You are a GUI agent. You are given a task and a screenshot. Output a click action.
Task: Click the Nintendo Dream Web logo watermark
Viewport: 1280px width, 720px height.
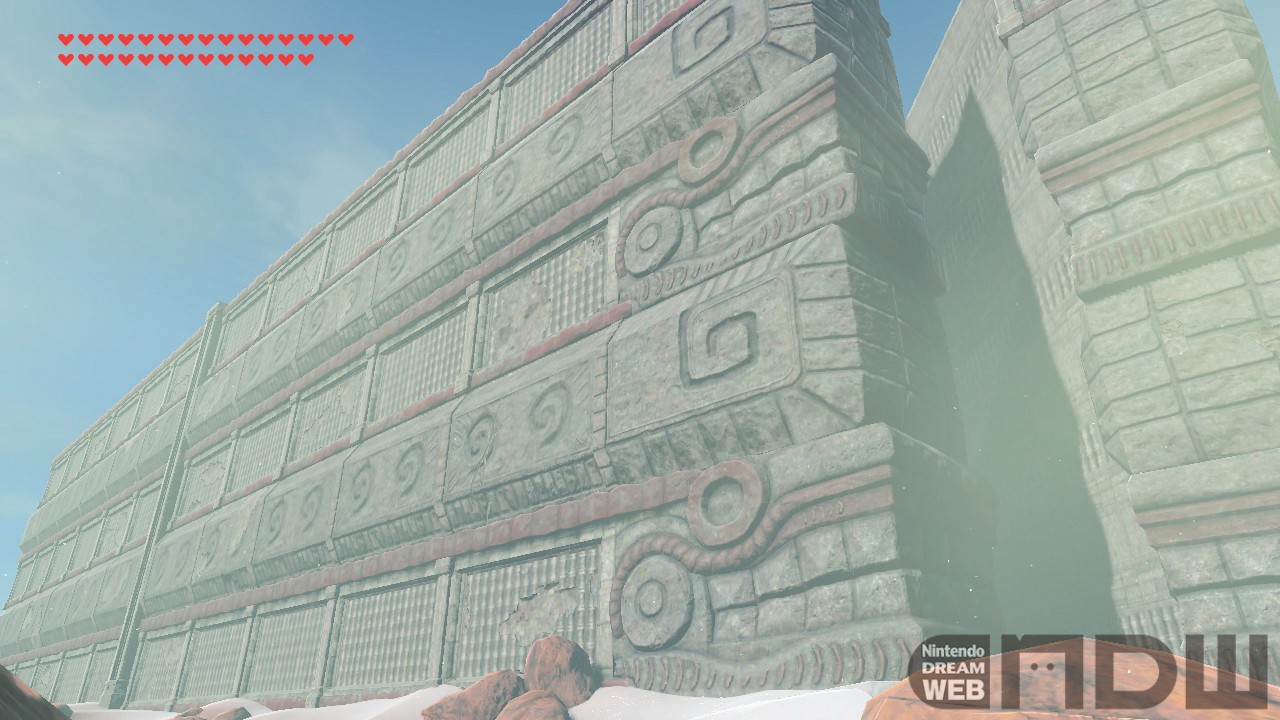(1088, 669)
